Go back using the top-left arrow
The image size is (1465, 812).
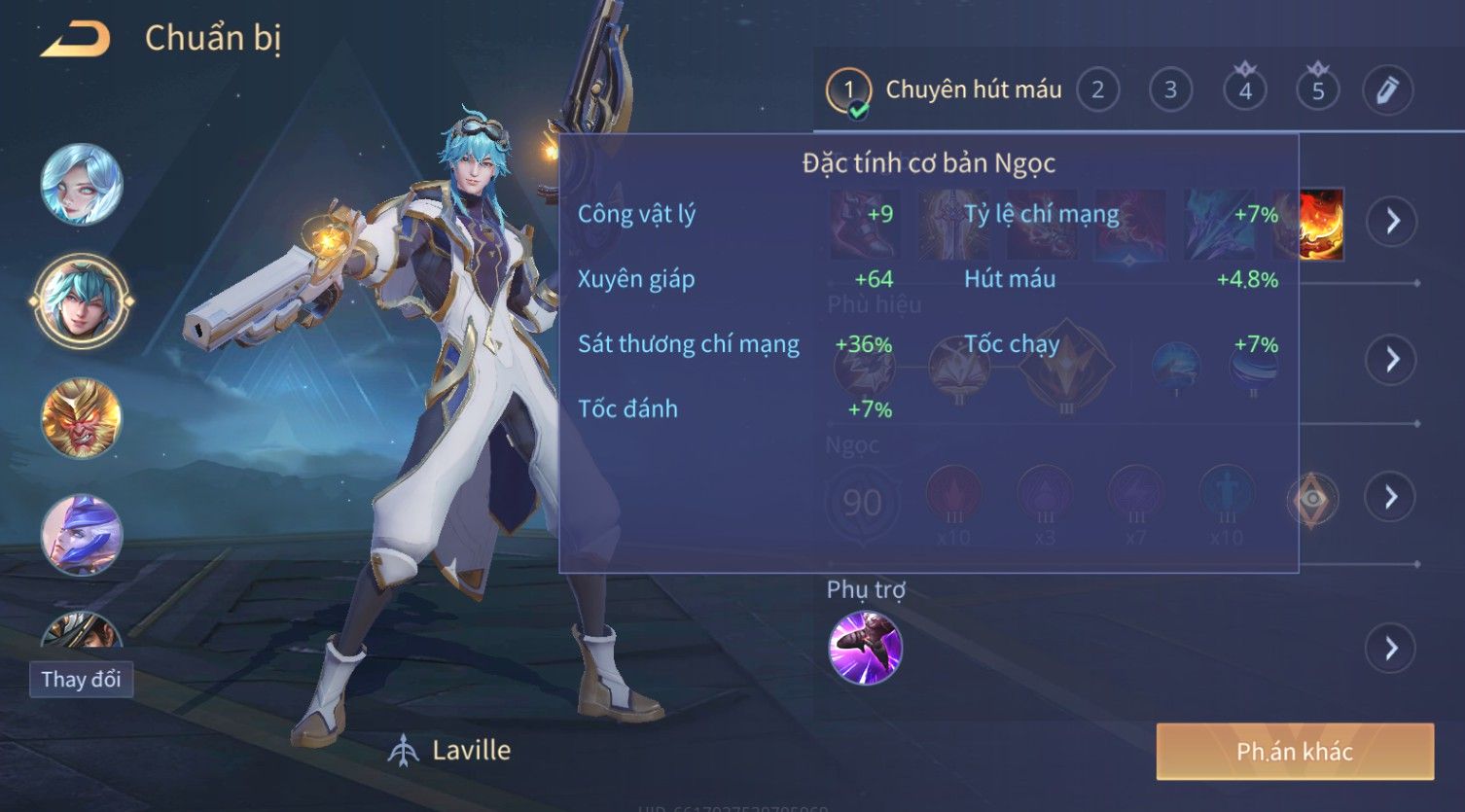point(75,40)
